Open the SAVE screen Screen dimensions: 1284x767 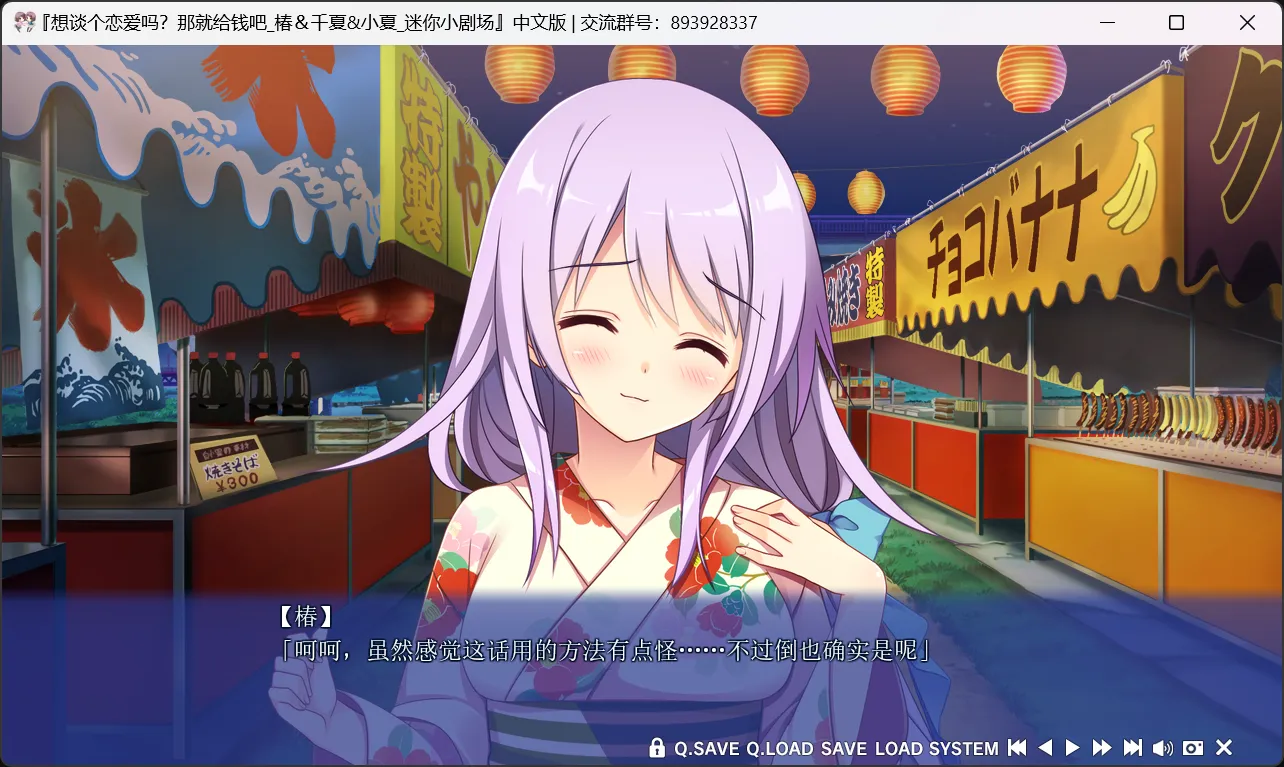click(843, 748)
